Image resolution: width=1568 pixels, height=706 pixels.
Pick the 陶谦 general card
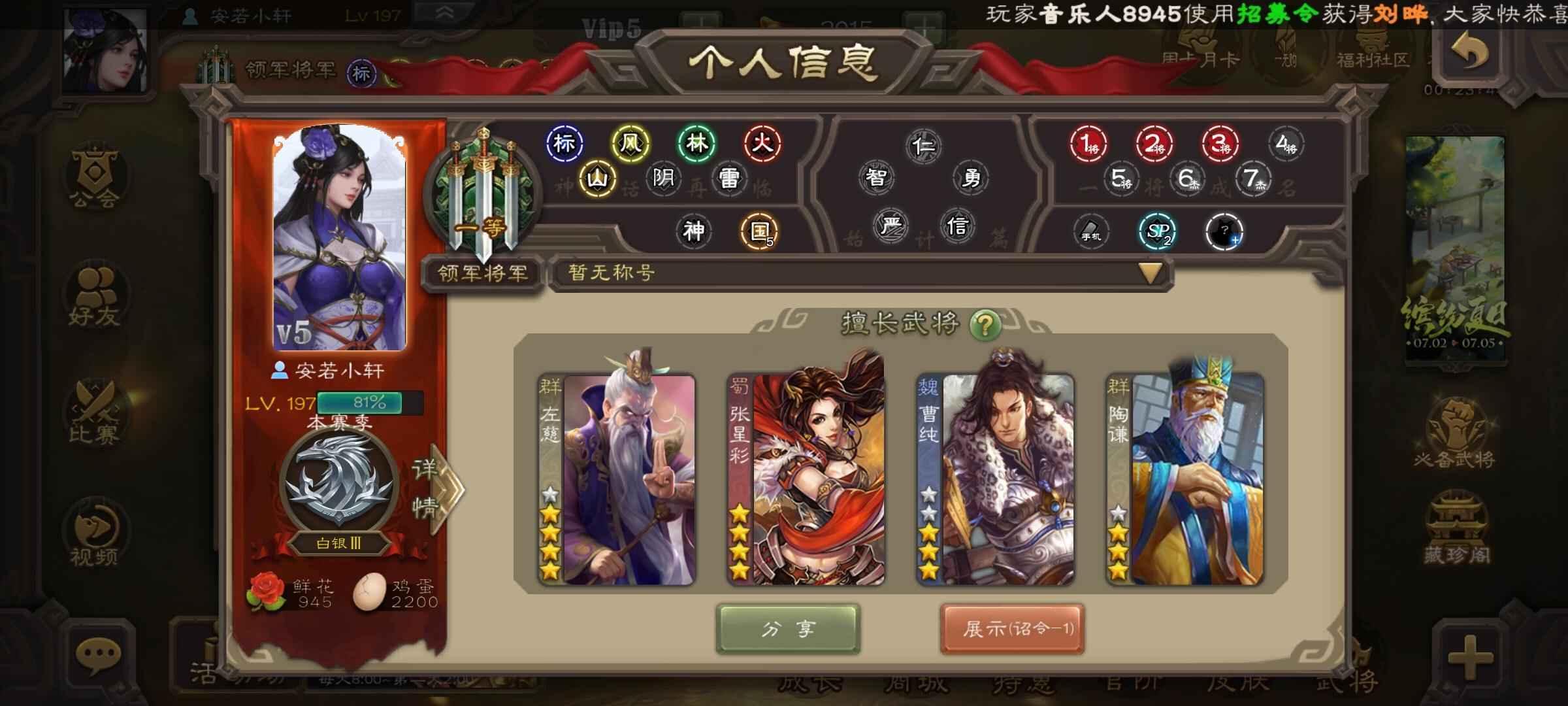point(1184,479)
